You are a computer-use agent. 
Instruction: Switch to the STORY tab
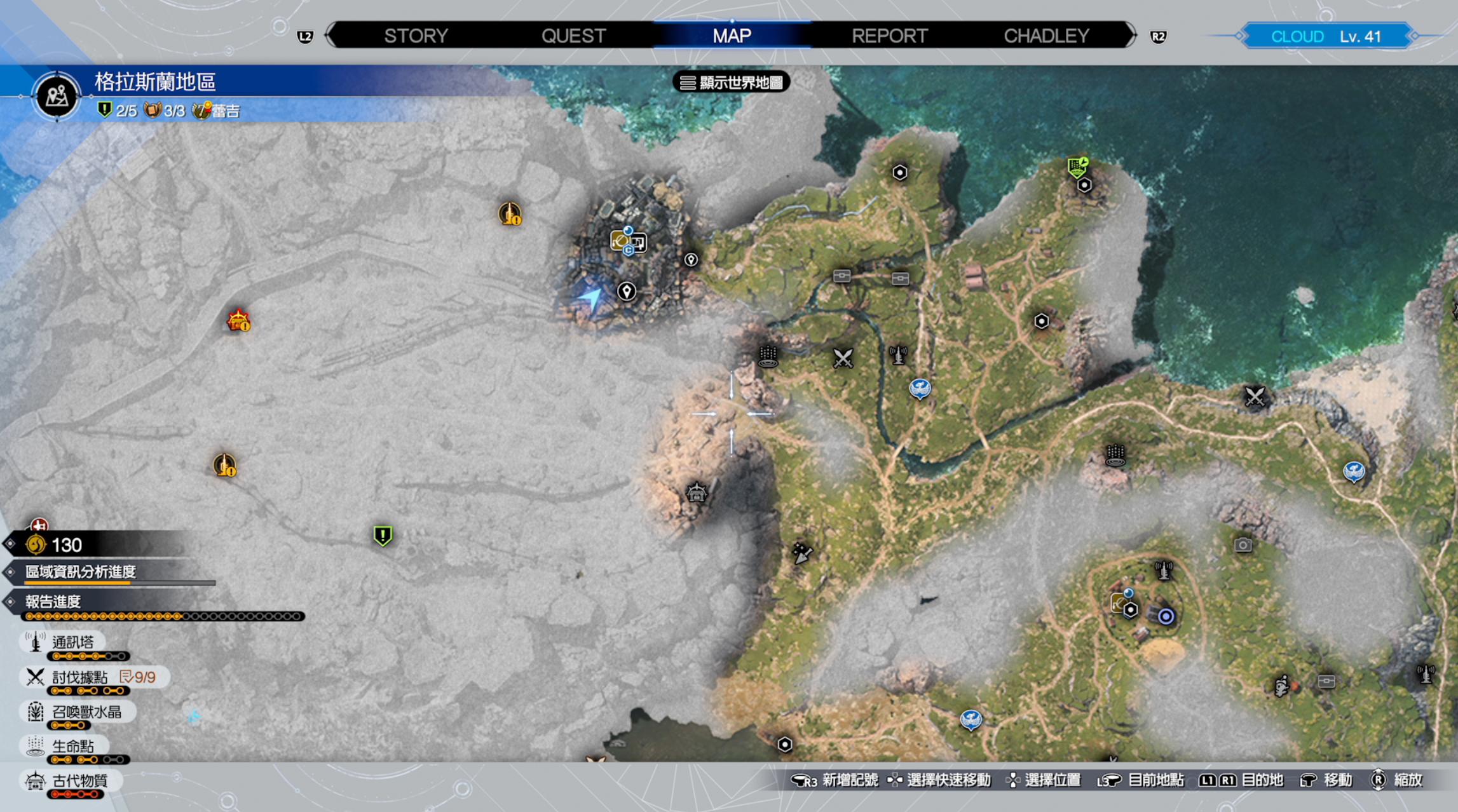[416, 36]
